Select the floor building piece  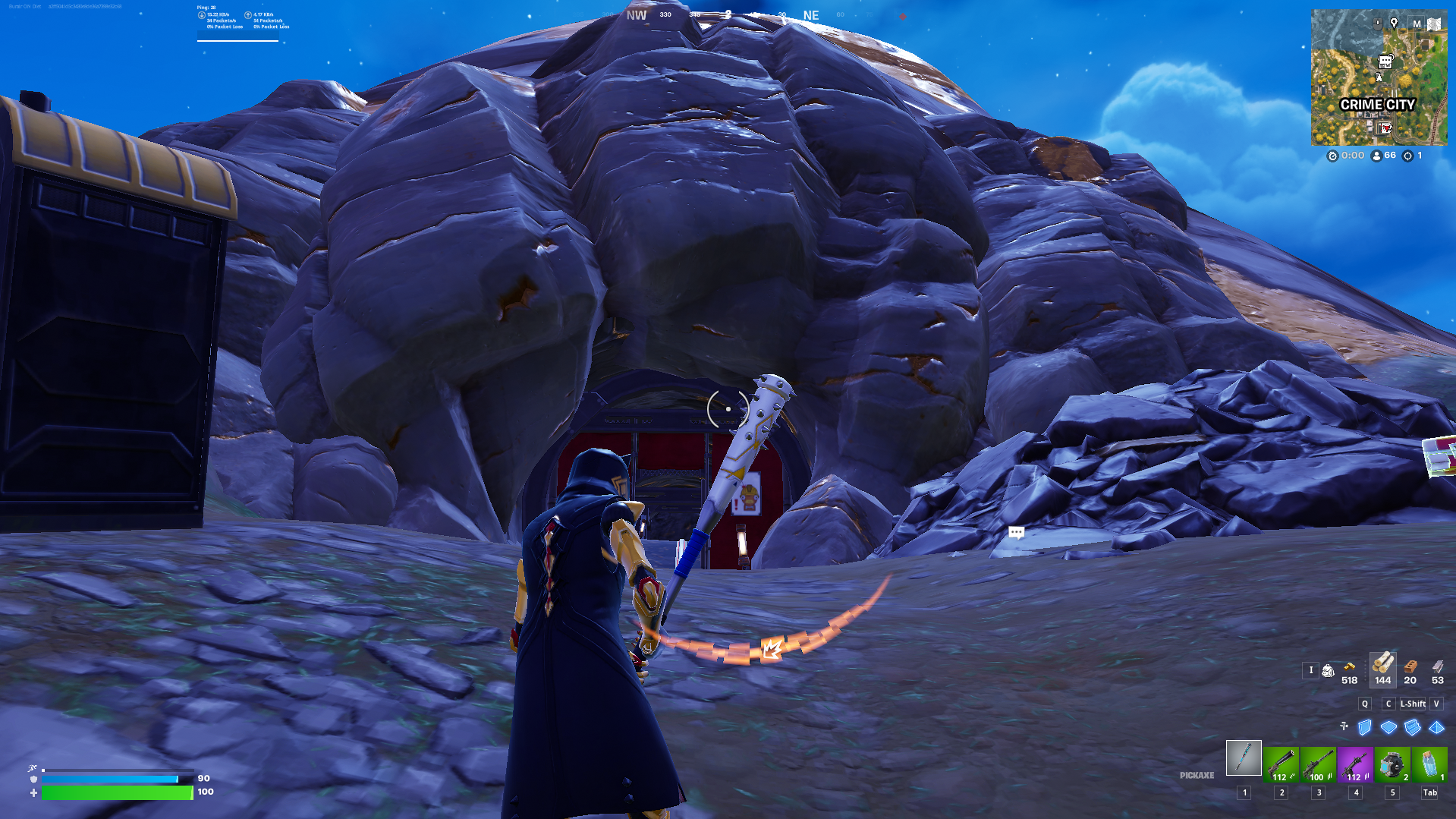click(1388, 727)
